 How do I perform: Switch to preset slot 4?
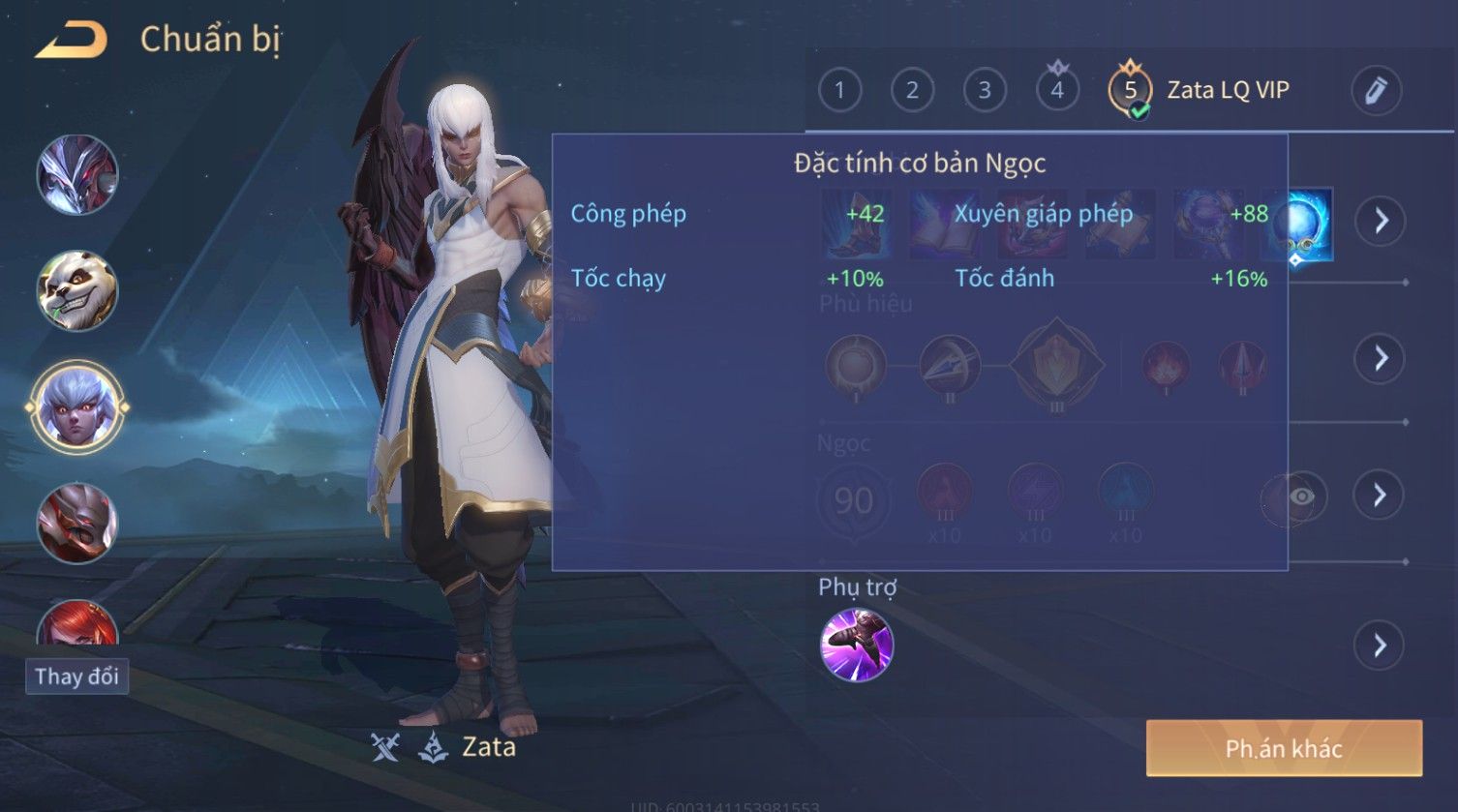coord(1057,91)
